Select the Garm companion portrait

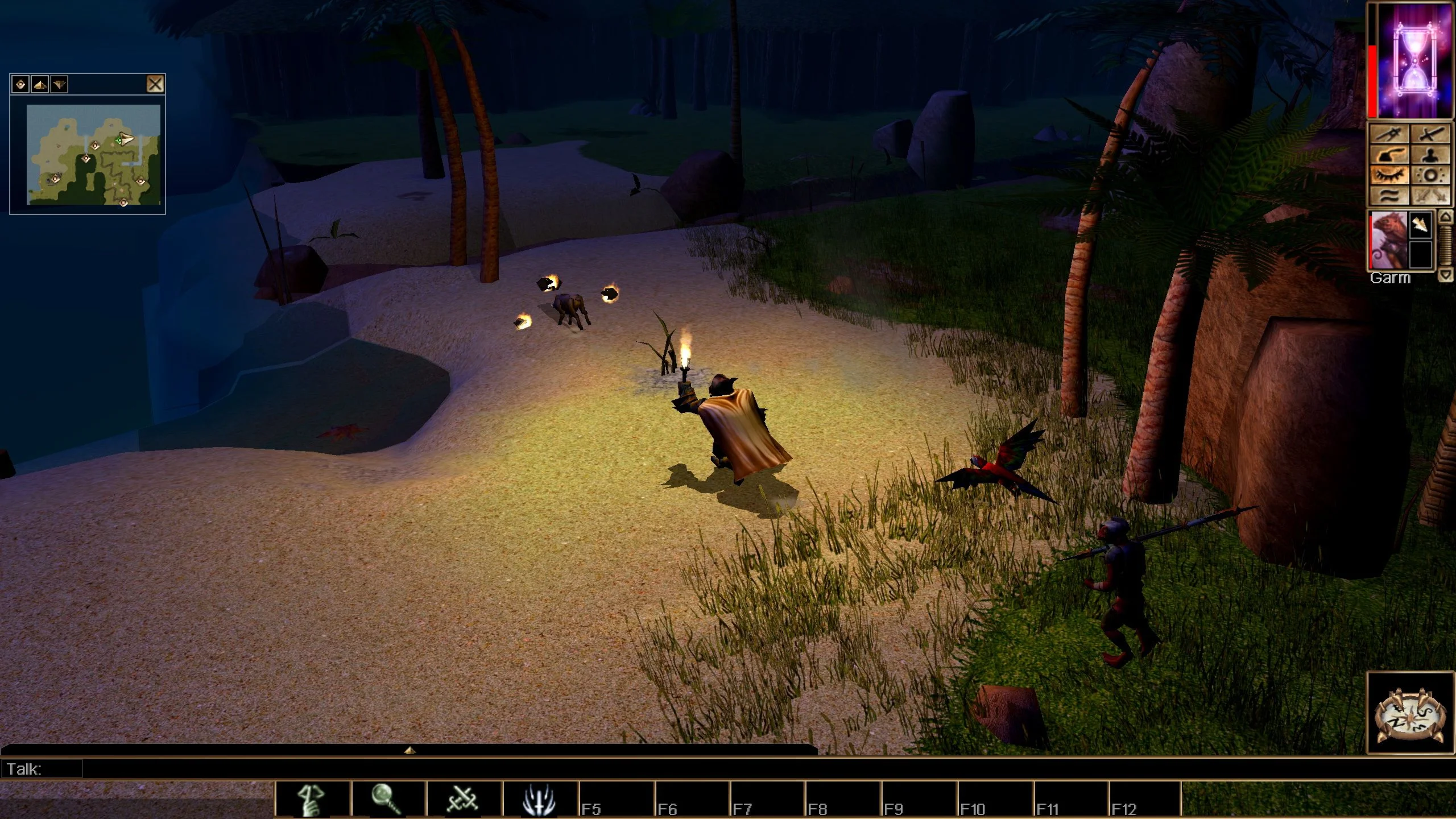(x=1388, y=239)
